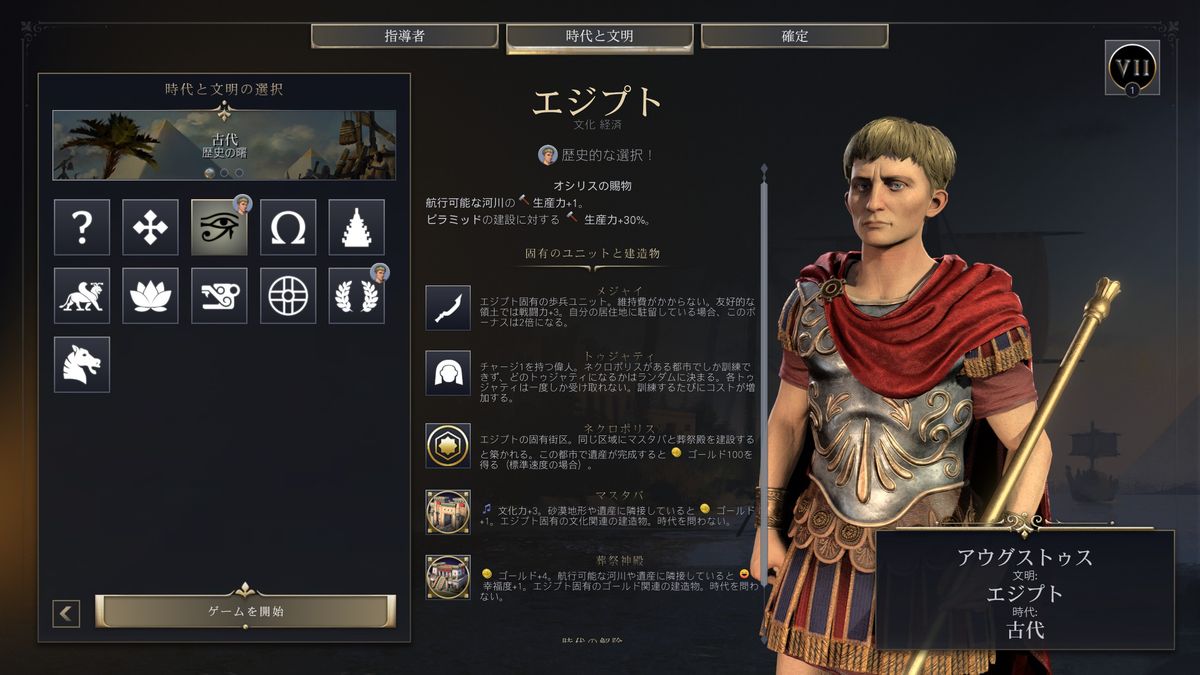1200x675 pixels.
Task: Select the winged lion civilization icon
Action: pyautogui.click(x=82, y=295)
